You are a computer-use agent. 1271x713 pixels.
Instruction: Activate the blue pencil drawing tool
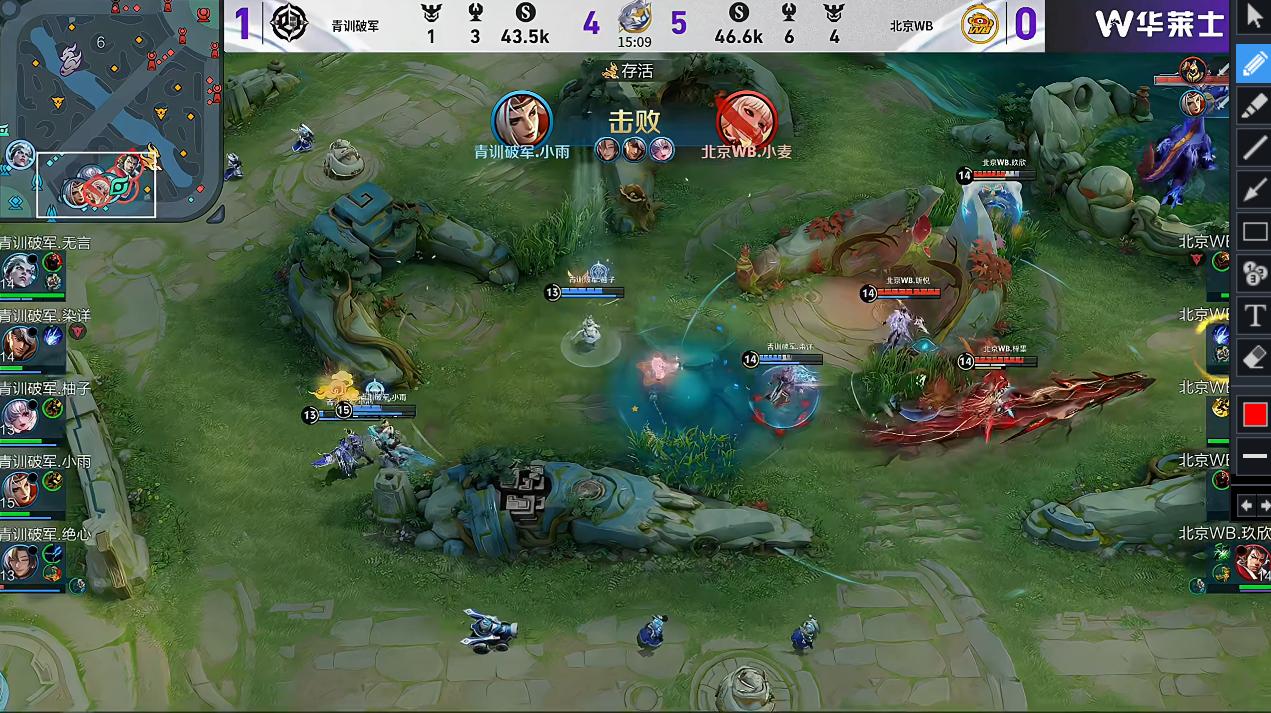click(1254, 62)
